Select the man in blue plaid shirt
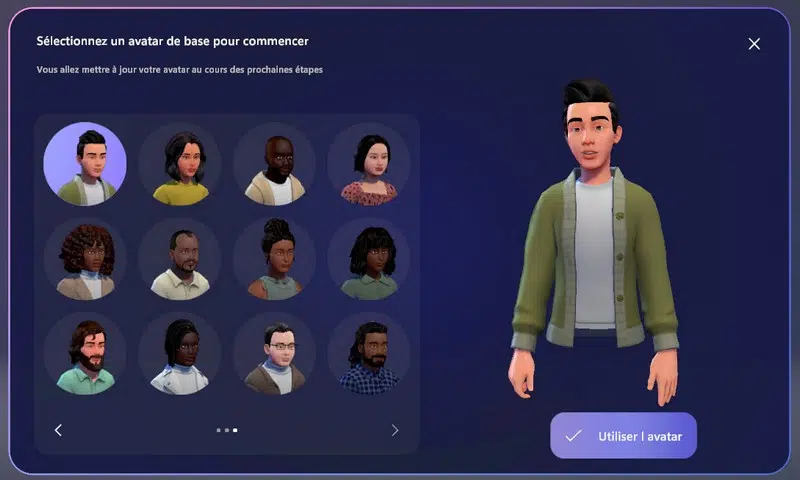Screen dimensions: 800x480 tap(369, 354)
